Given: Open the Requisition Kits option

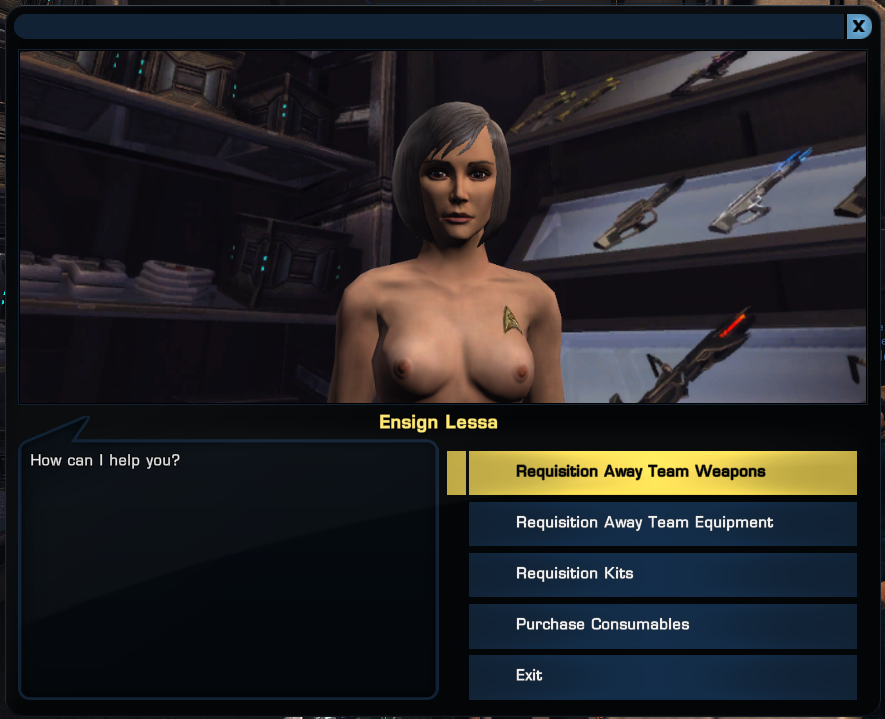Looking at the screenshot, I should (662, 574).
